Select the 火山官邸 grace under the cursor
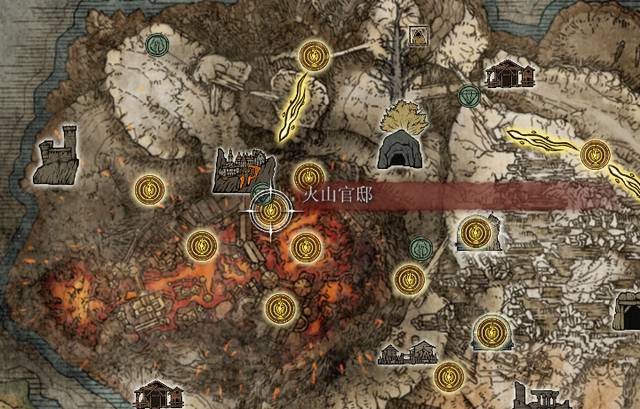Image resolution: width=640 pixels, height=409 pixels. click(270, 212)
